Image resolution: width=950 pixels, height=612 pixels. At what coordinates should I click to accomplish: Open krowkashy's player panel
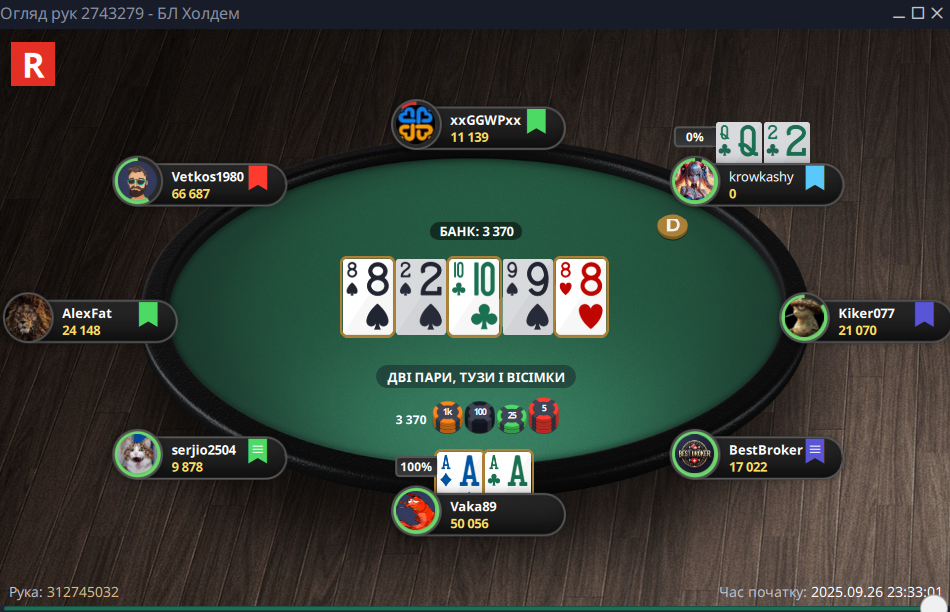757,185
